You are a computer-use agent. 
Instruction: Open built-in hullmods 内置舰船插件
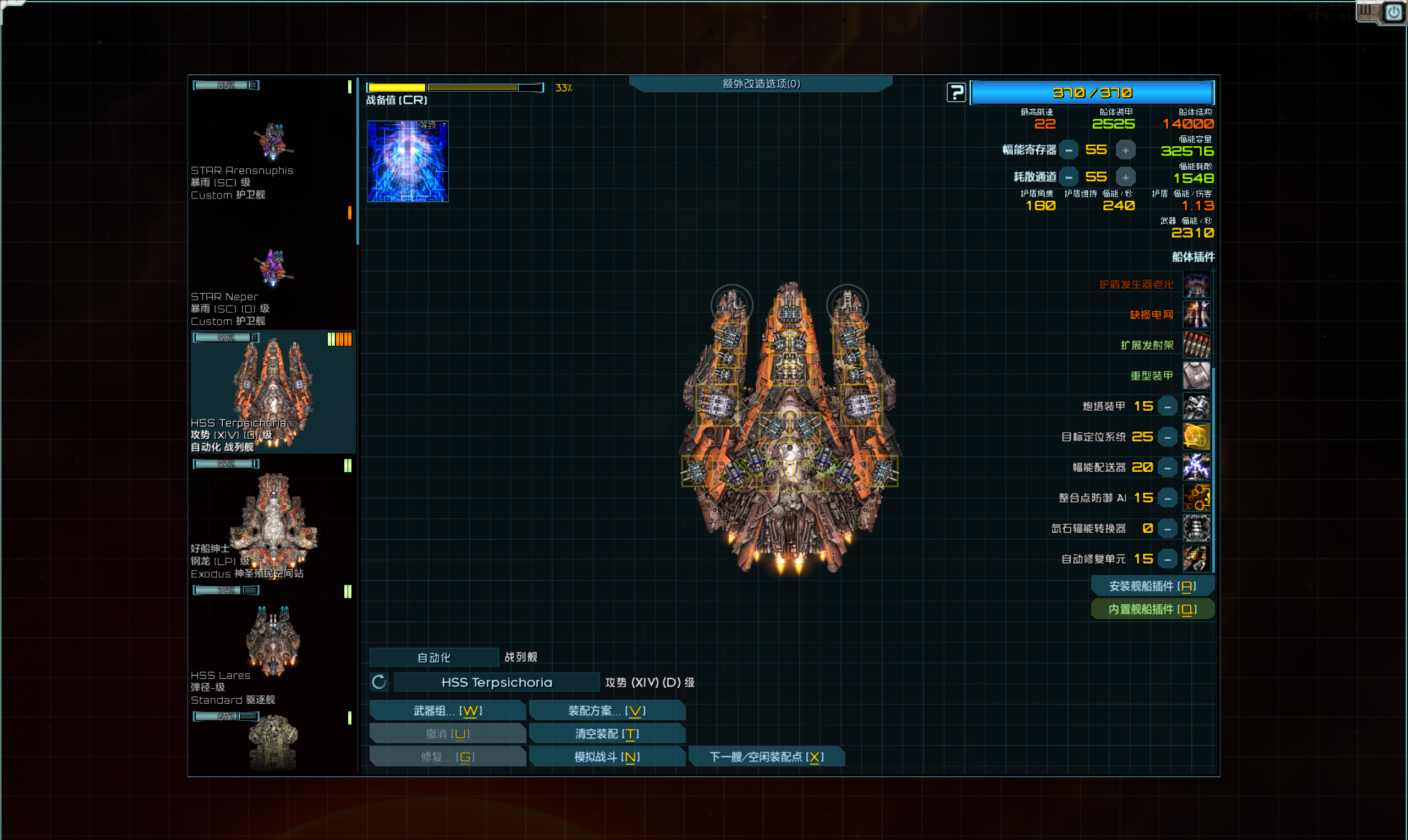1152,609
